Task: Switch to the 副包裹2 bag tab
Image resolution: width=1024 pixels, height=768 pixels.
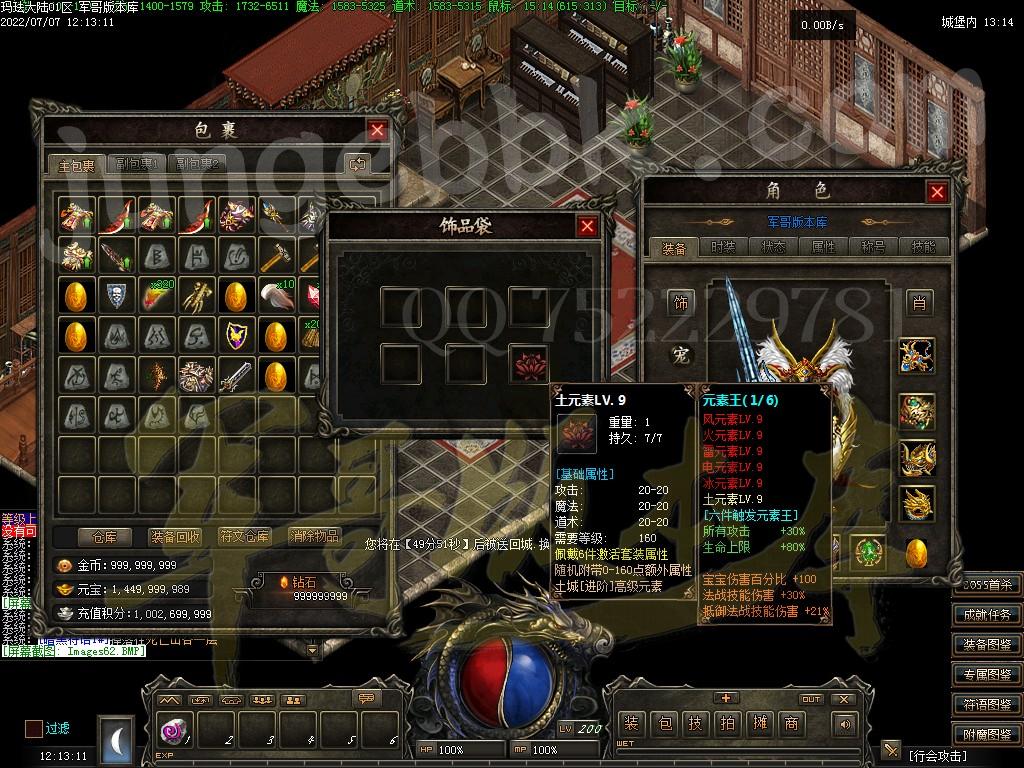Action: (x=197, y=164)
